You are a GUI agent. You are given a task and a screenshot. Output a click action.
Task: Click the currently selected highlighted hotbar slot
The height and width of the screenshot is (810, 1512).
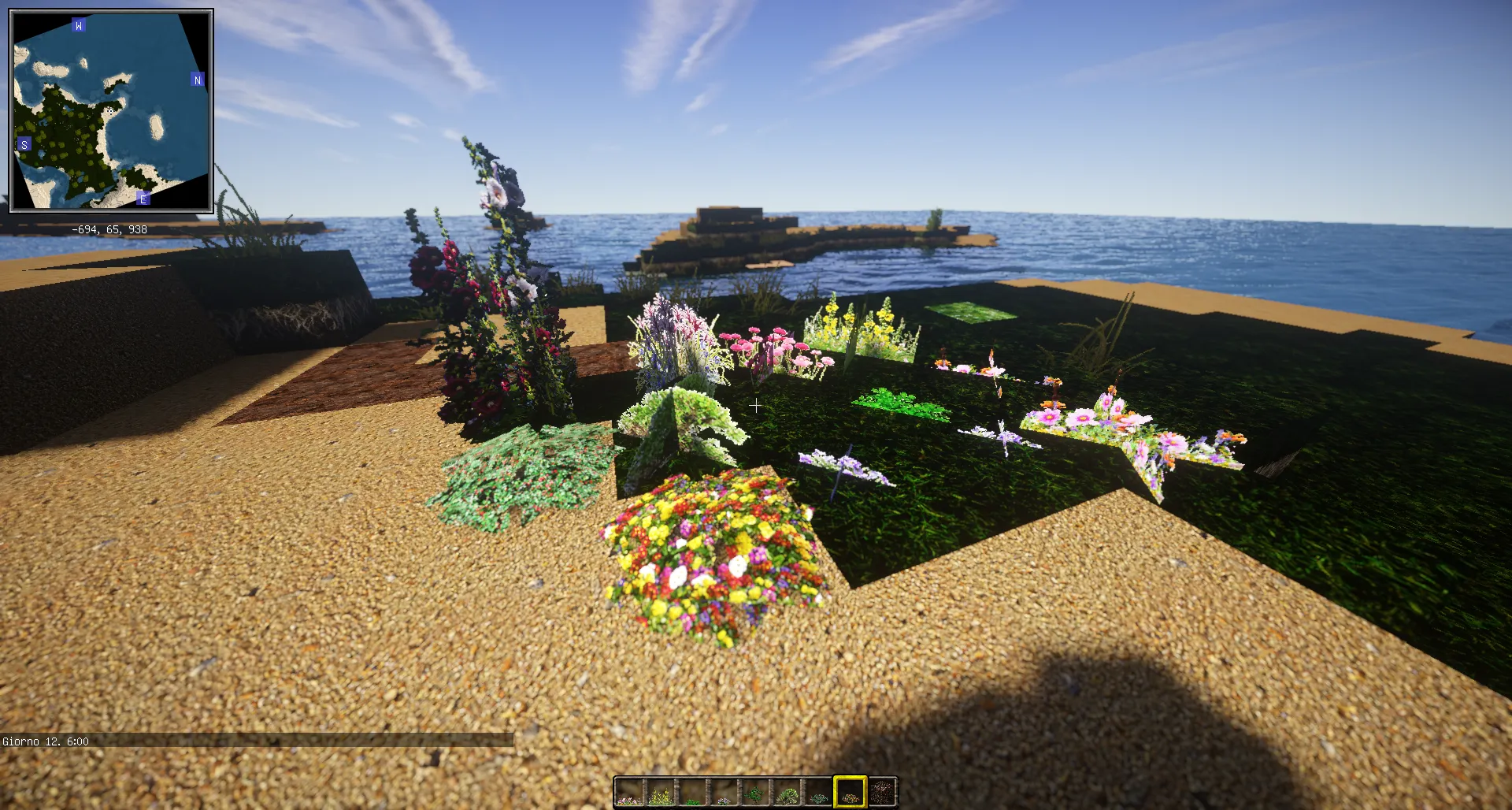click(x=849, y=791)
